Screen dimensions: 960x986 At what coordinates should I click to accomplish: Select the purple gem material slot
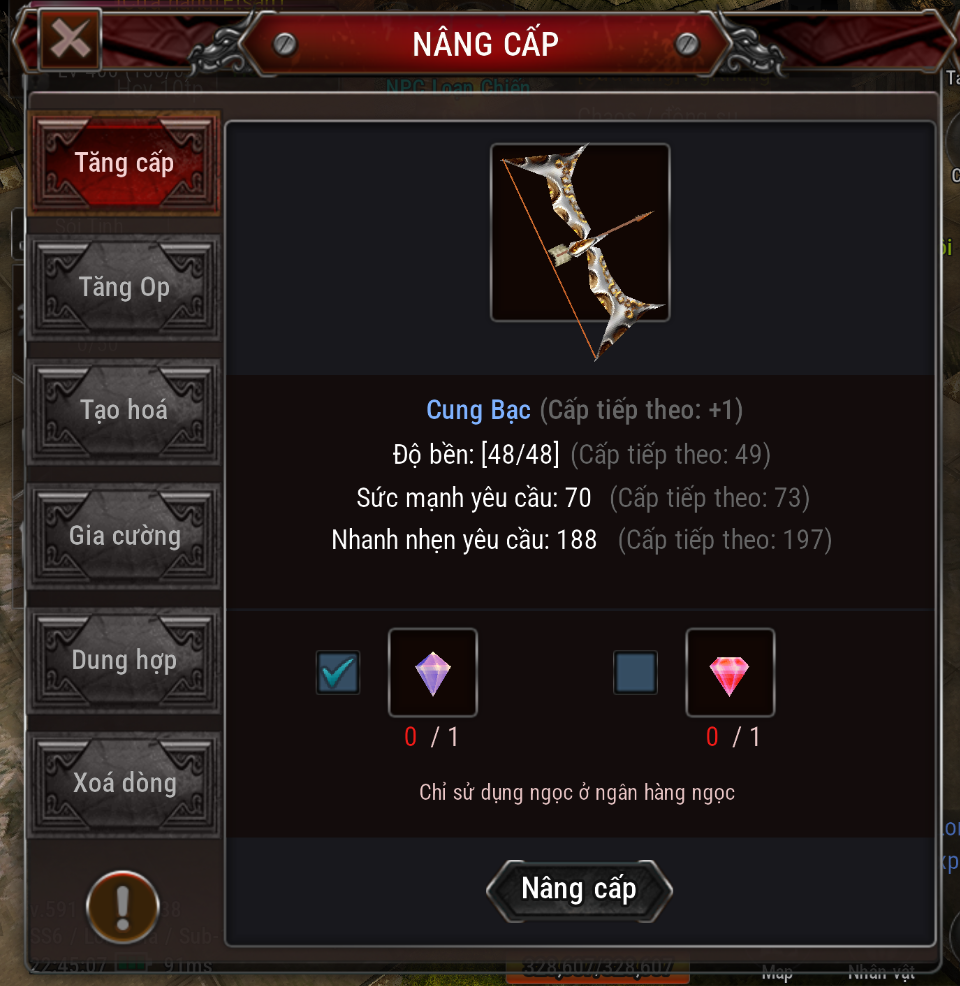(x=432, y=673)
